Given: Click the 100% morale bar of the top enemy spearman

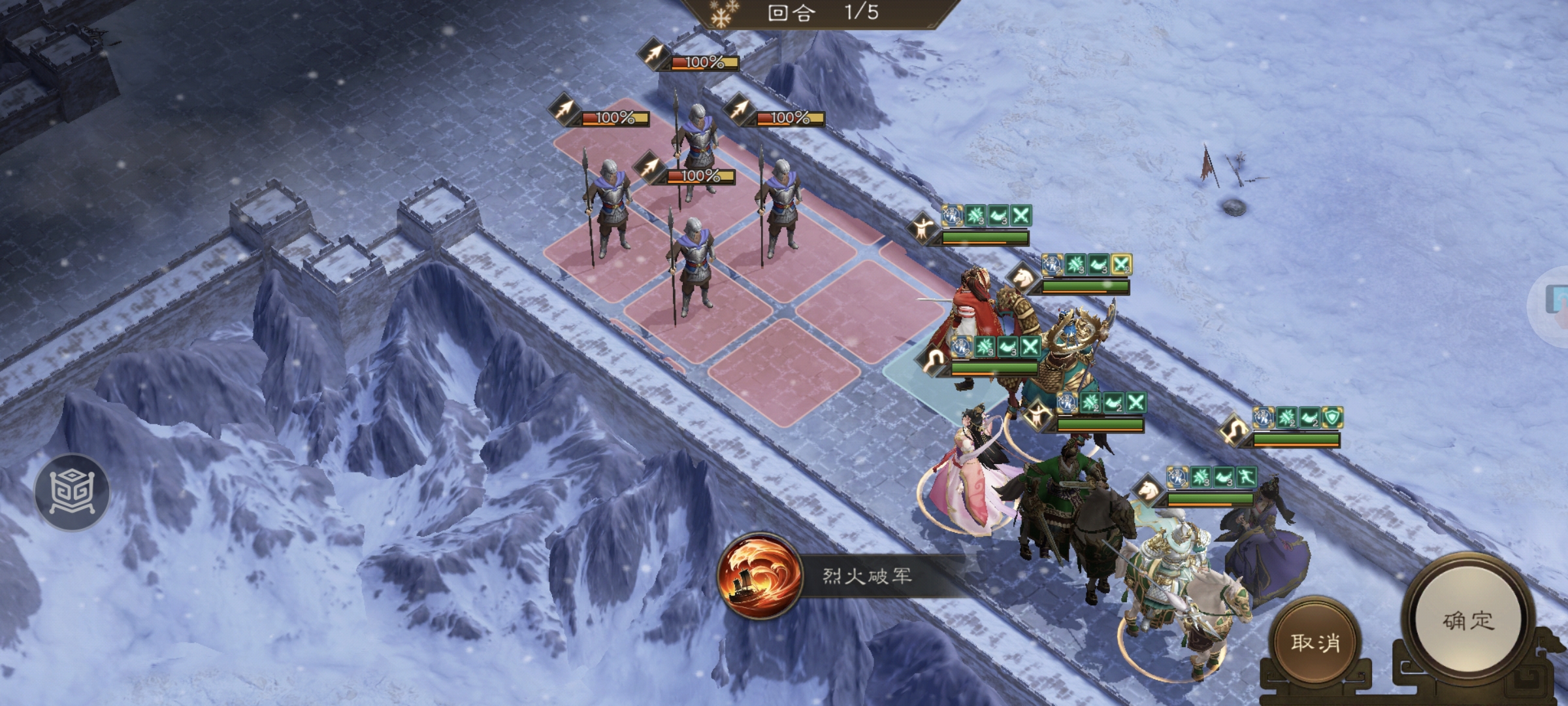Looking at the screenshot, I should pos(702,63).
